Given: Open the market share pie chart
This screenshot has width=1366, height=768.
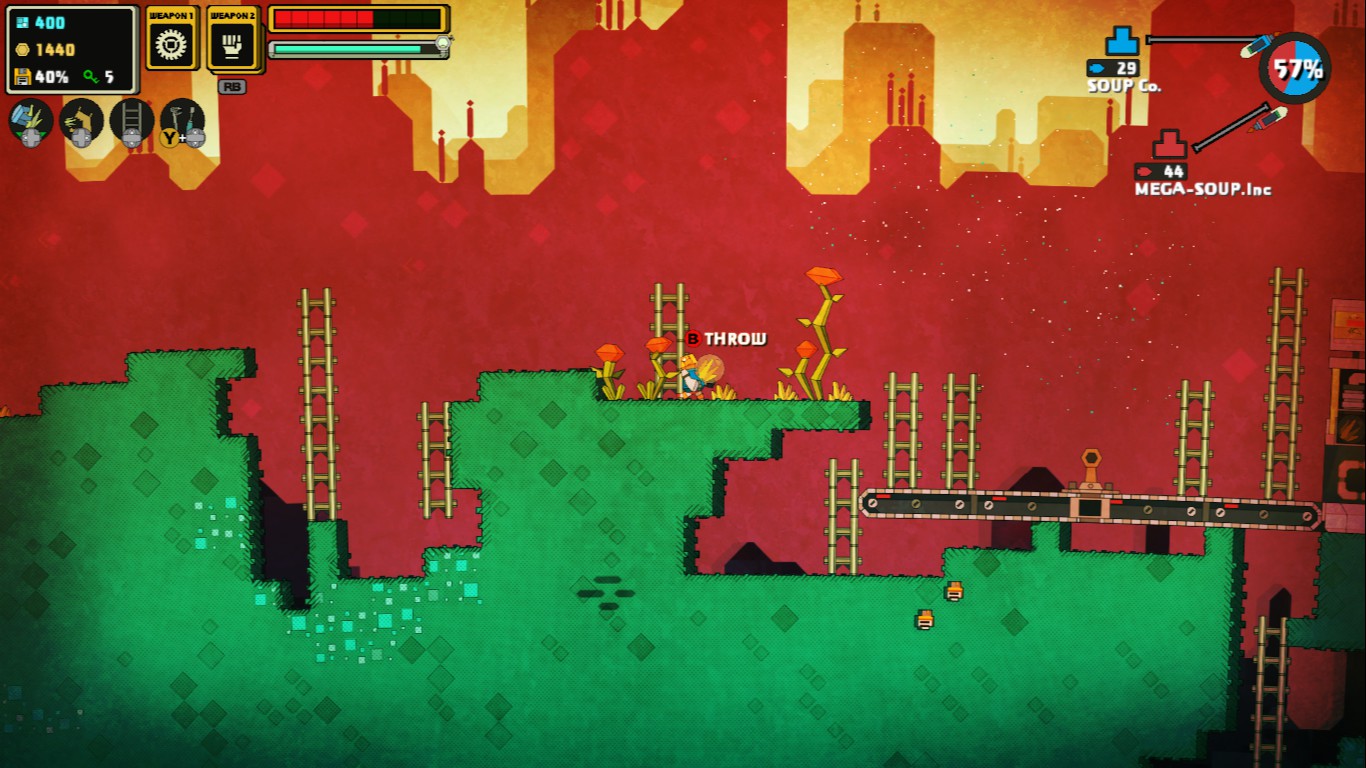Looking at the screenshot, I should [x=1295, y=68].
